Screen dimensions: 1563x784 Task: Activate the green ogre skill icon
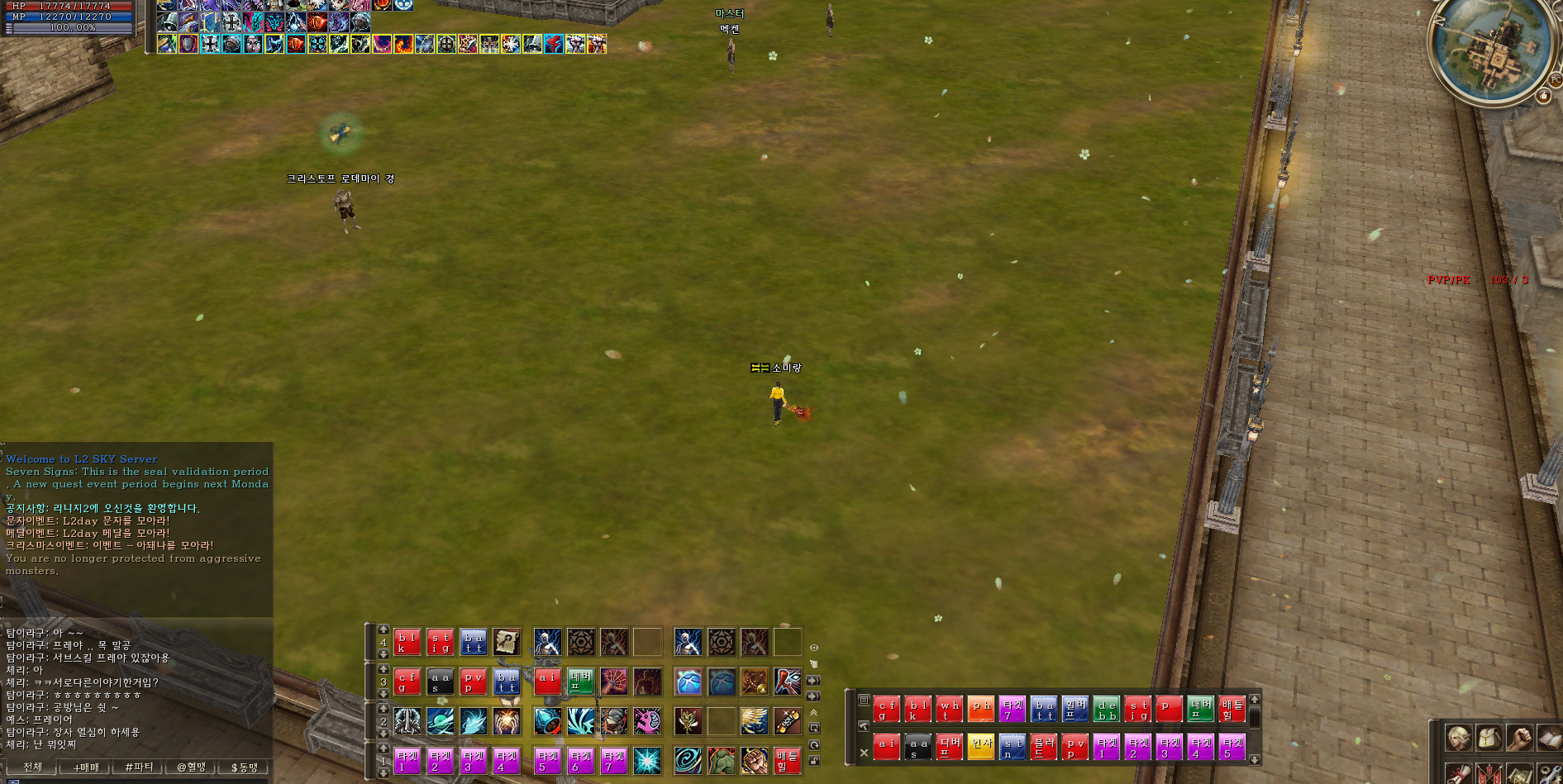[x=722, y=761]
